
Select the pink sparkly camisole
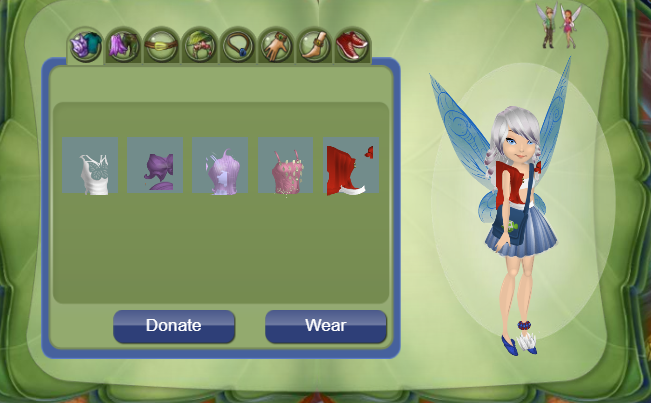(x=285, y=166)
